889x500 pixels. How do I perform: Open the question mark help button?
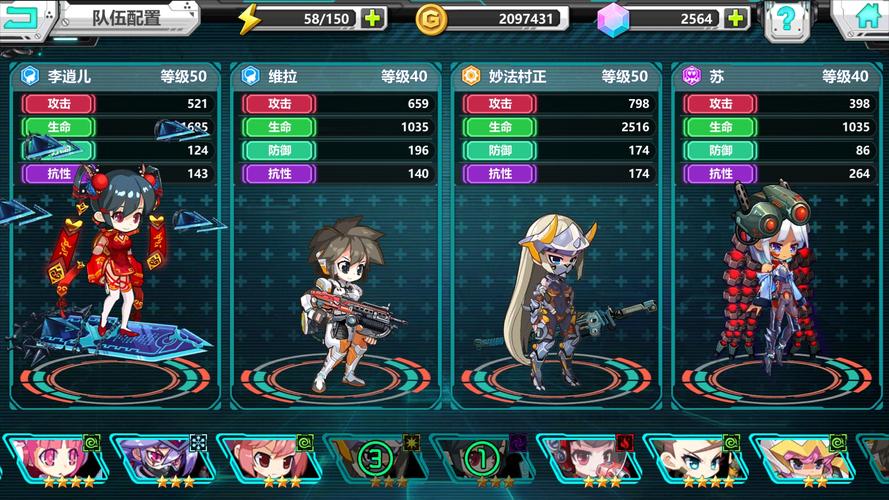tap(787, 18)
